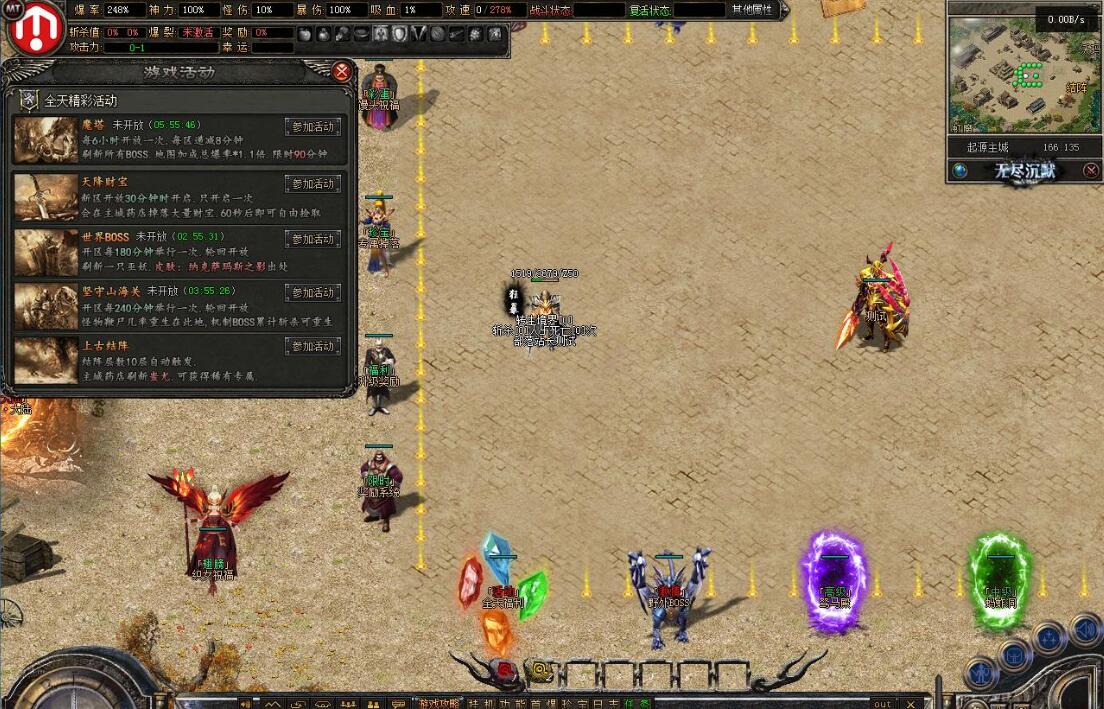Join the 世界BOSS event
This screenshot has height=709, width=1104.
click(x=313, y=239)
